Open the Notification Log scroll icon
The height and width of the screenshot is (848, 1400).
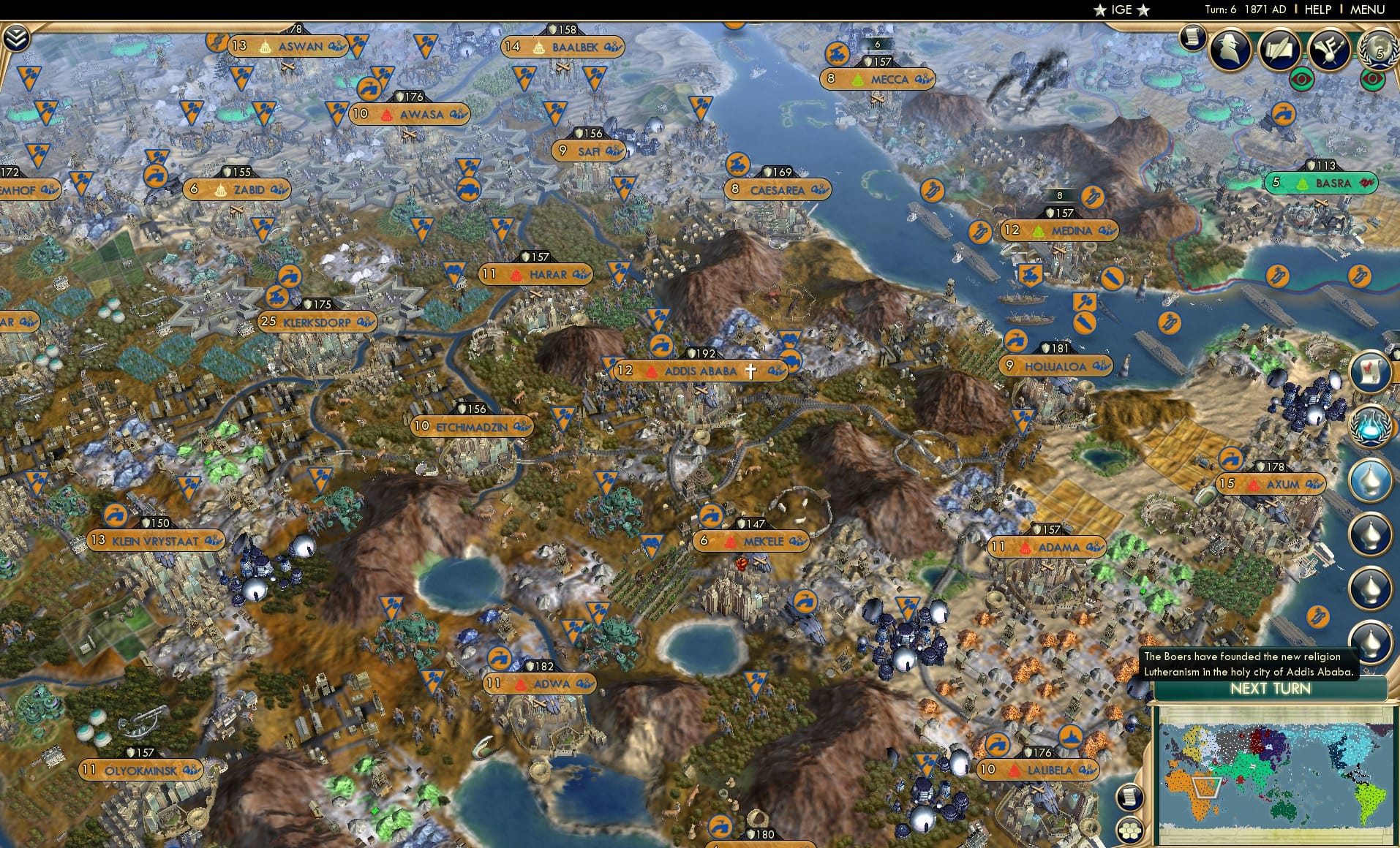tap(1192, 37)
